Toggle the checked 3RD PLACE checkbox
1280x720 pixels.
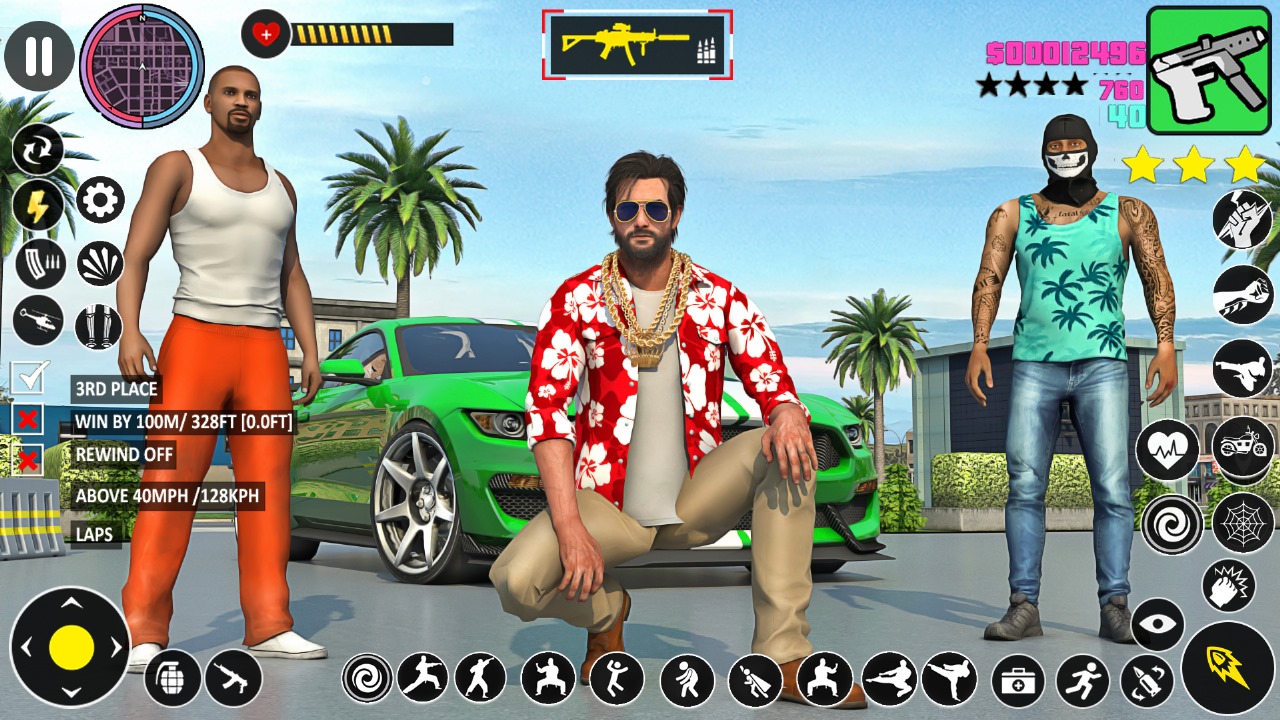tap(29, 378)
